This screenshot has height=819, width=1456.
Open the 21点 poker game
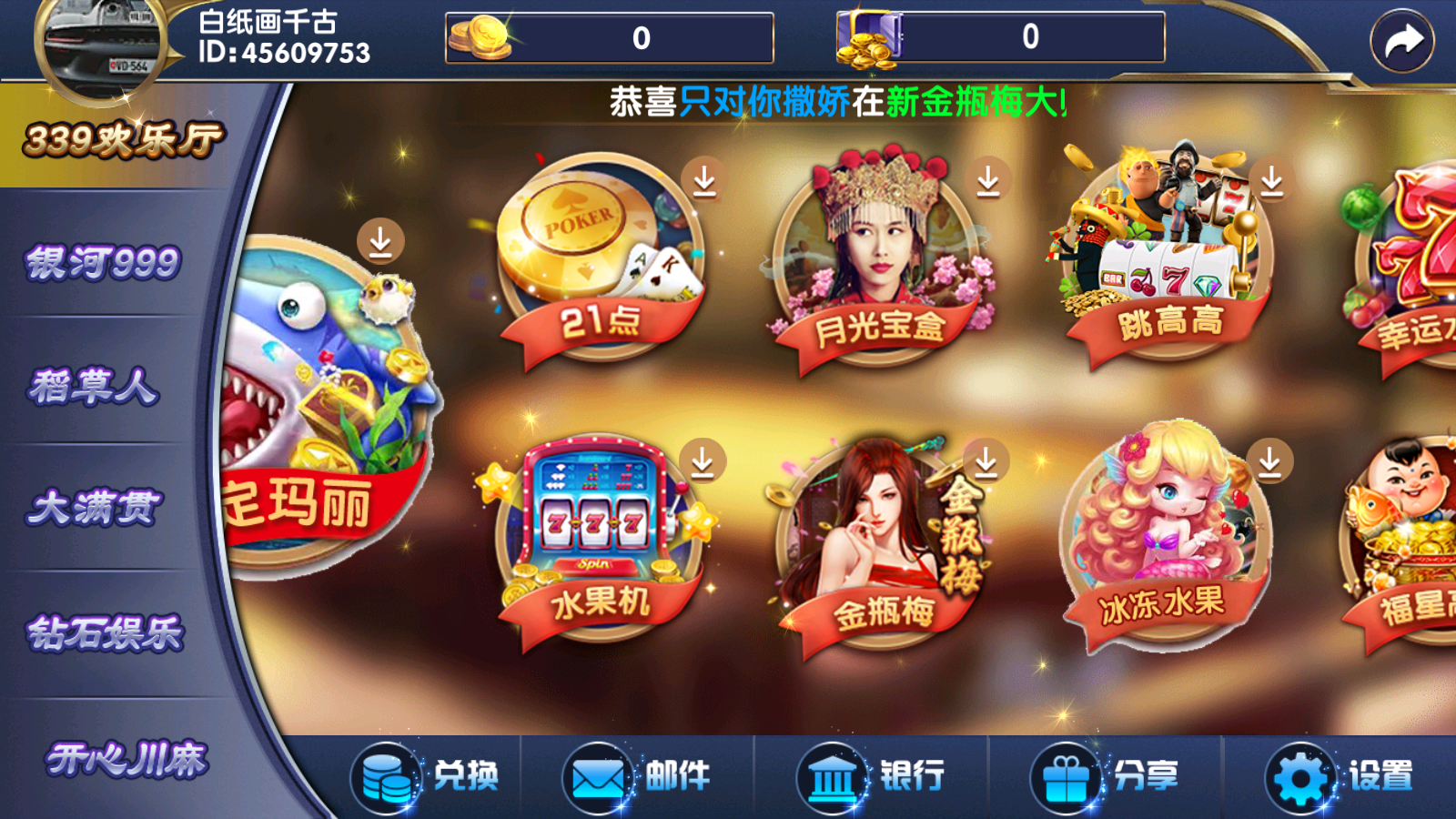point(601,259)
